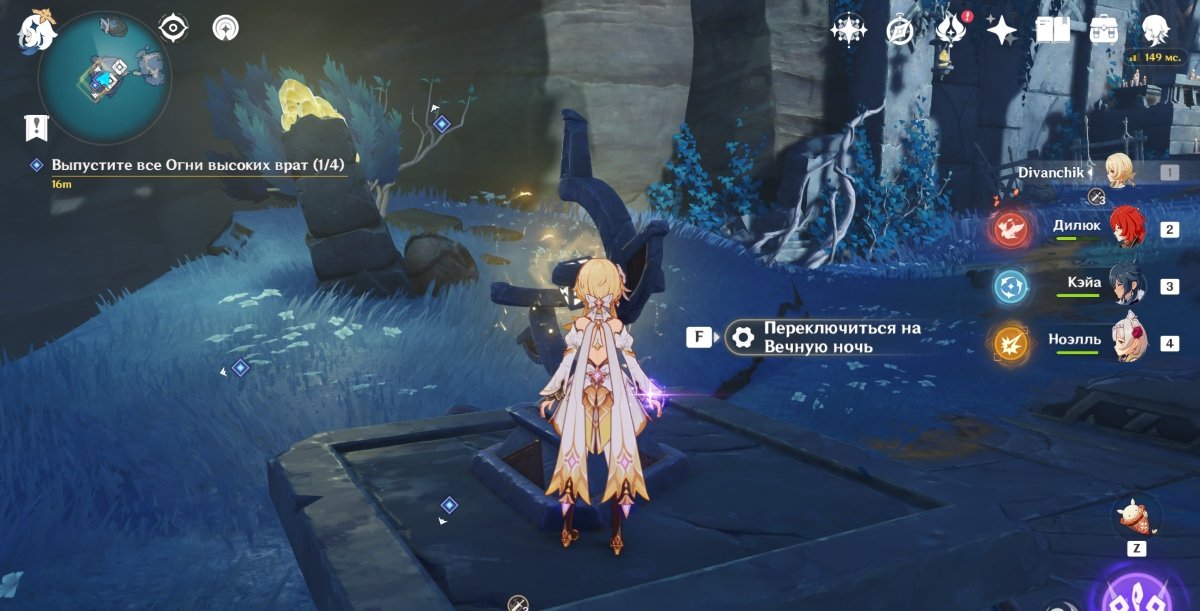Open the open-book handbook icon

[1052, 30]
